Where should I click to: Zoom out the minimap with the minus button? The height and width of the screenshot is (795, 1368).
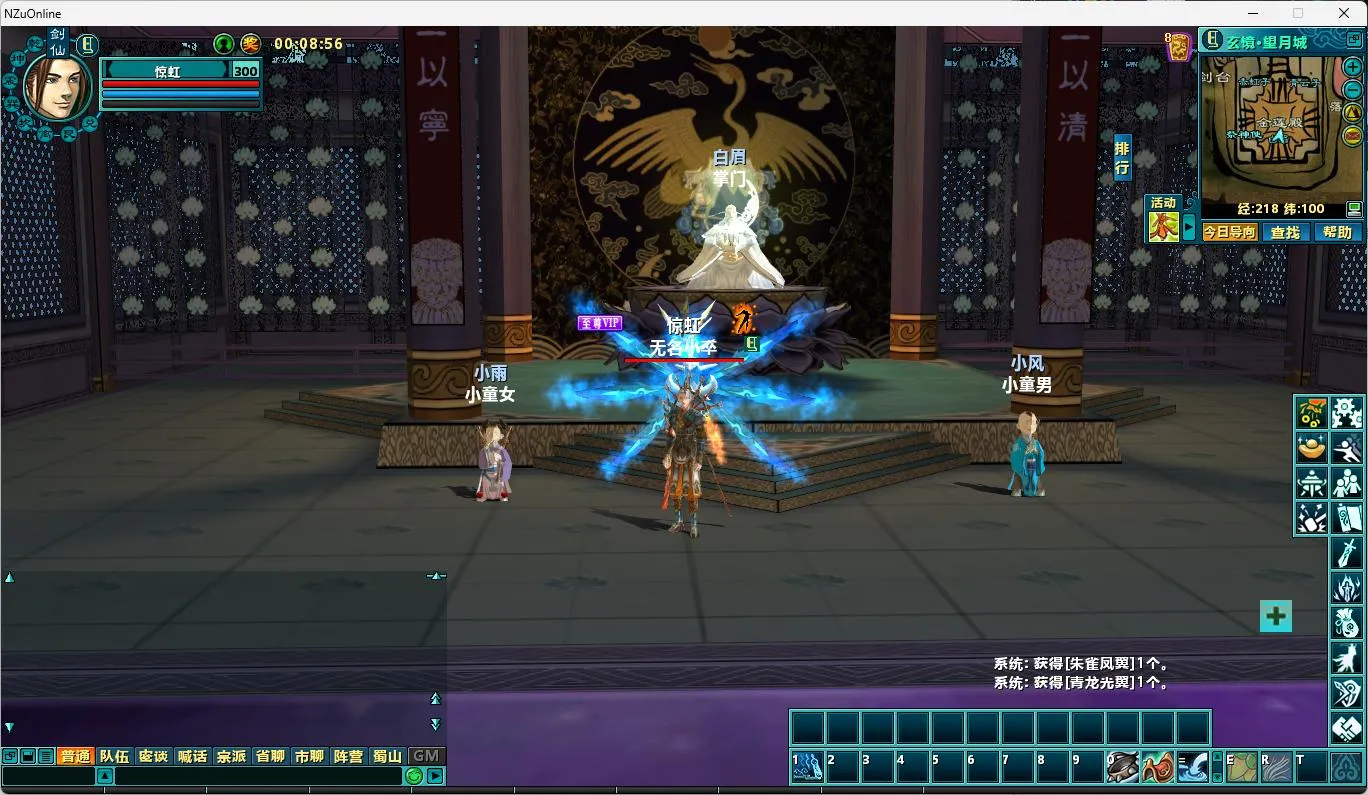[x=1352, y=89]
